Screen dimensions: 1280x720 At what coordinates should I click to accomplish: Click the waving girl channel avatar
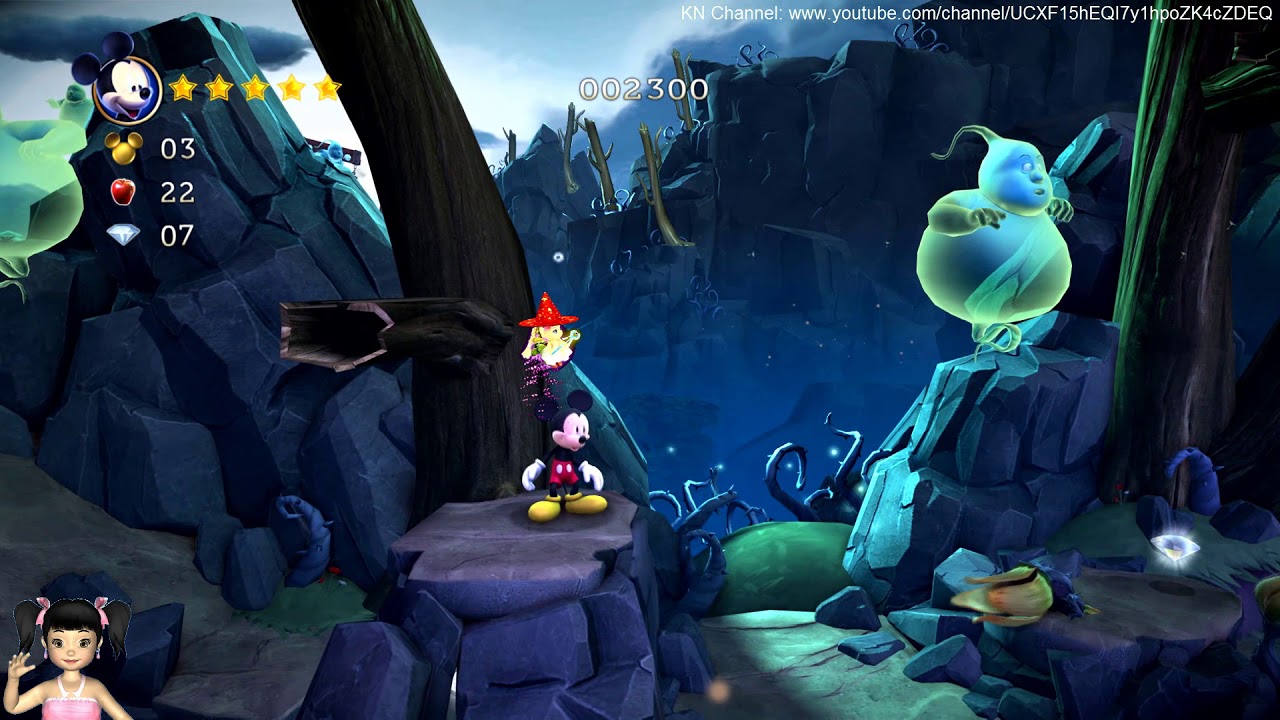pyautogui.click(x=70, y=656)
